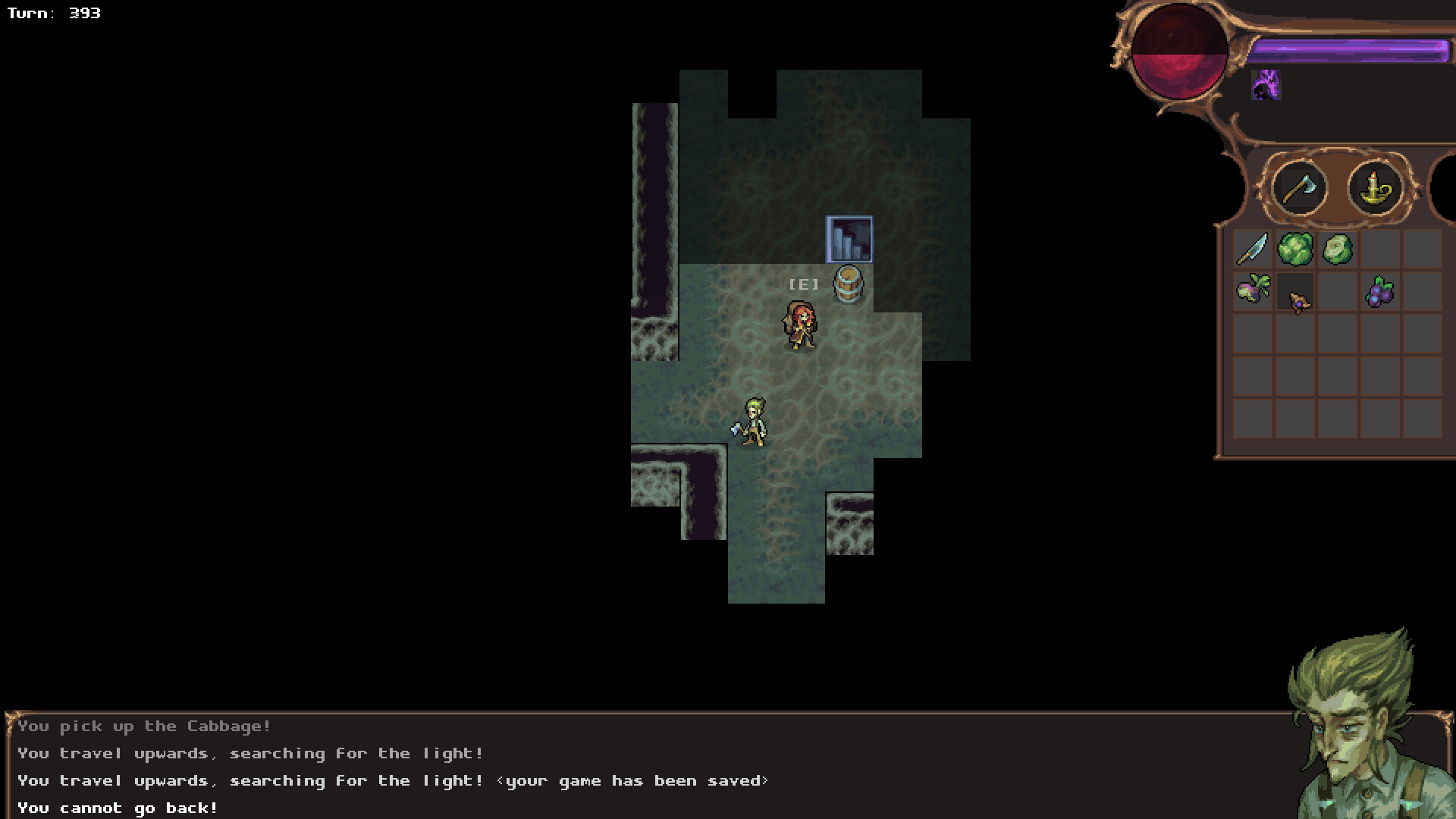Viewport: 1456px width, 819px height.
Task: Select the knife in the inventory
Action: pyautogui.click(x=1254, y=249)
